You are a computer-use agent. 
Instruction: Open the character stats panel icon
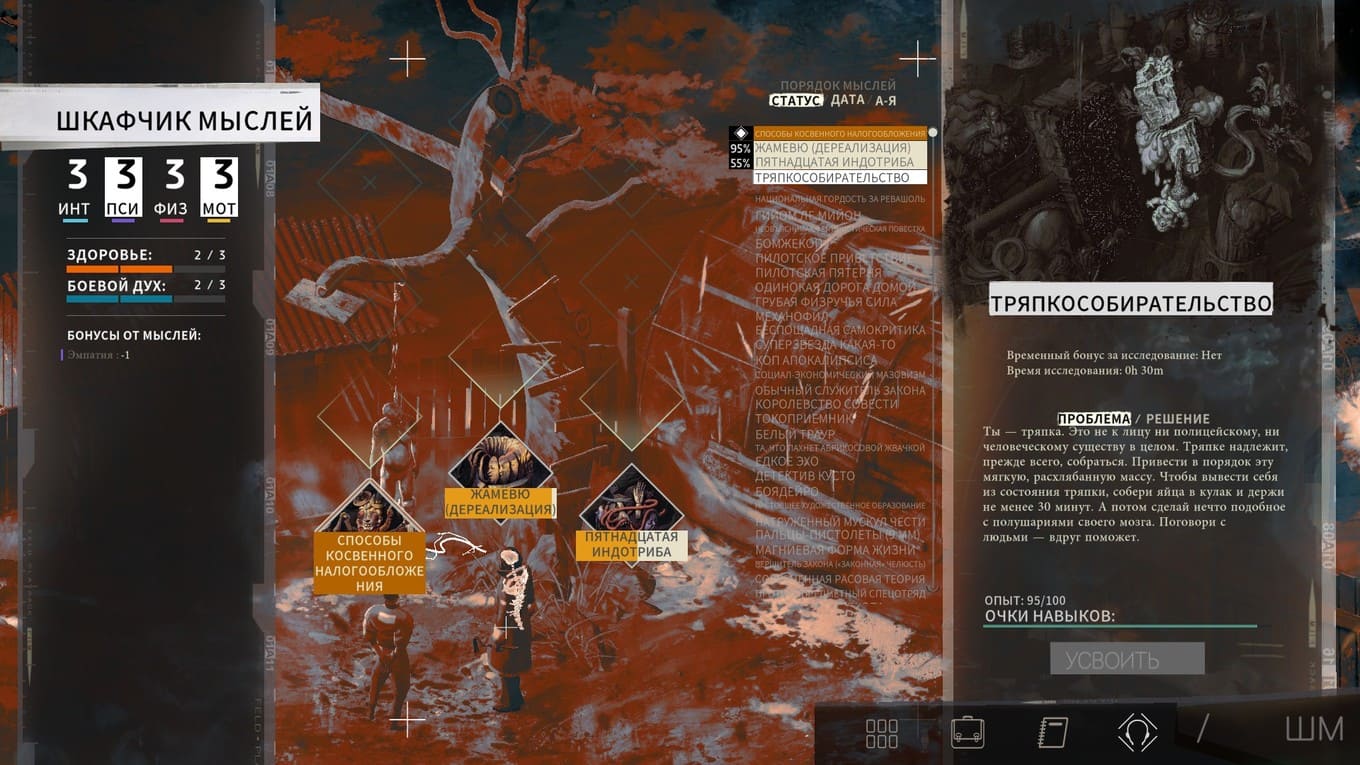tap(881, 733)
